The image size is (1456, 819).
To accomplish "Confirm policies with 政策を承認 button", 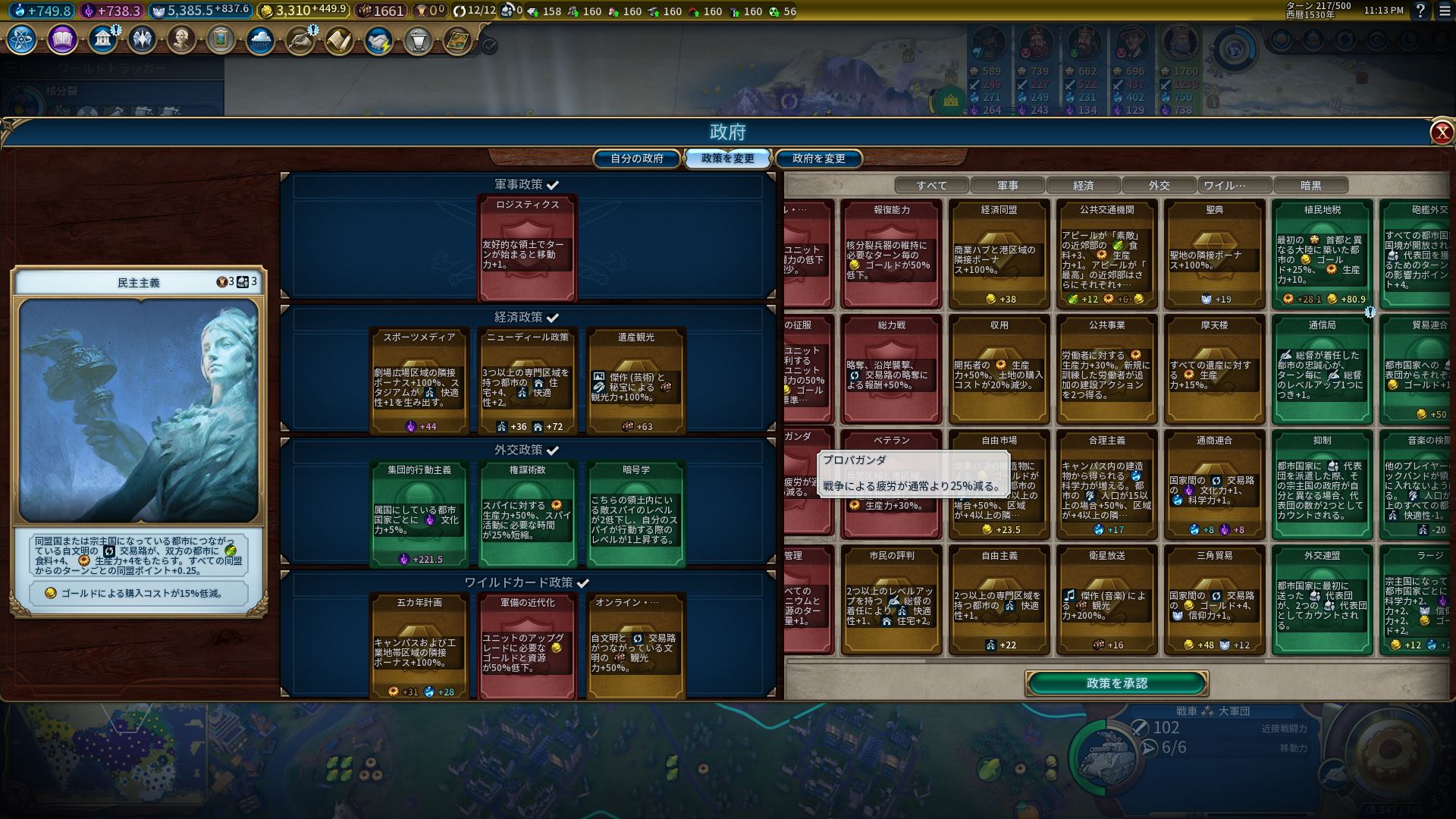I will (1116, 683).
